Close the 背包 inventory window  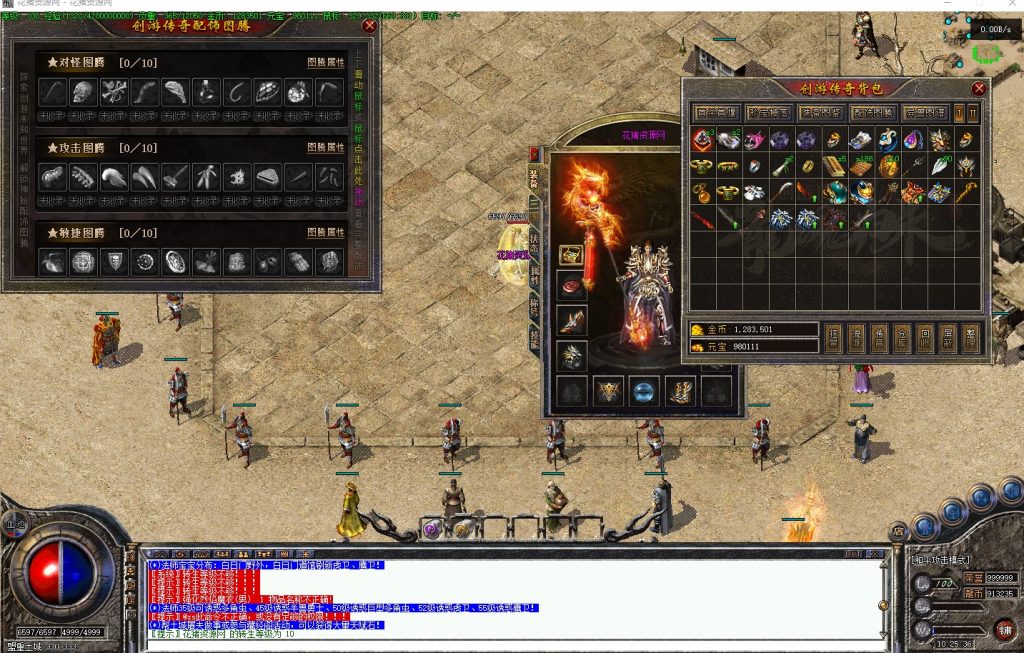click(979, 88)
